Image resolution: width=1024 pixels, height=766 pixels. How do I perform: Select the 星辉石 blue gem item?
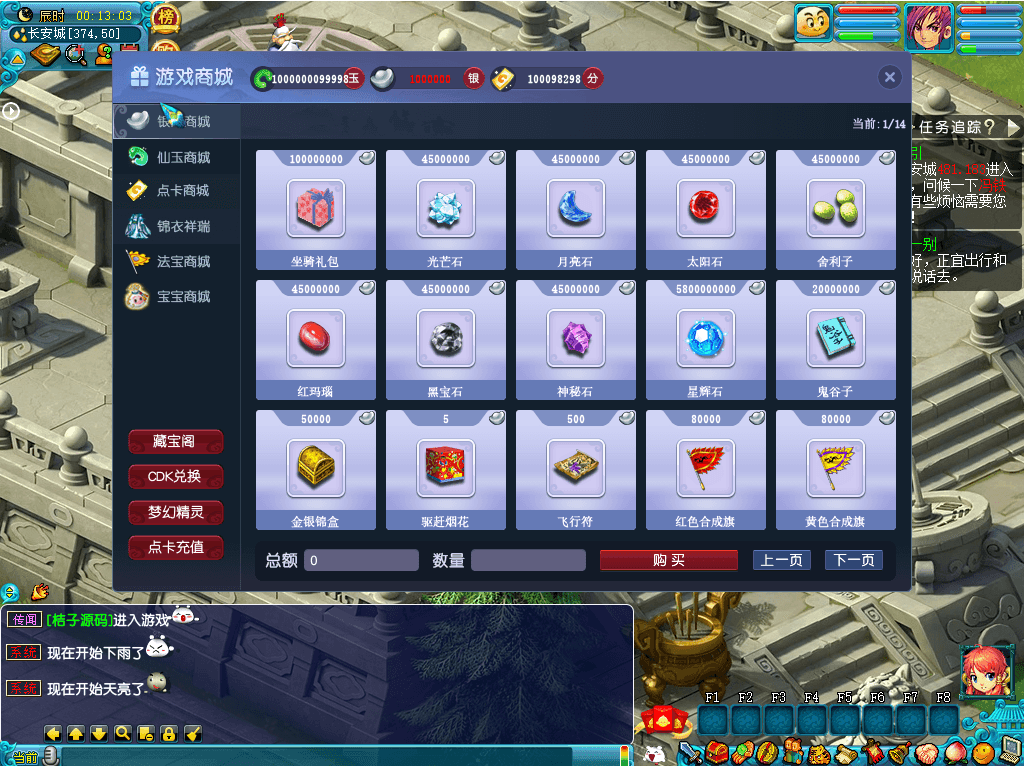pyautogui.click(x=706, y=339)
